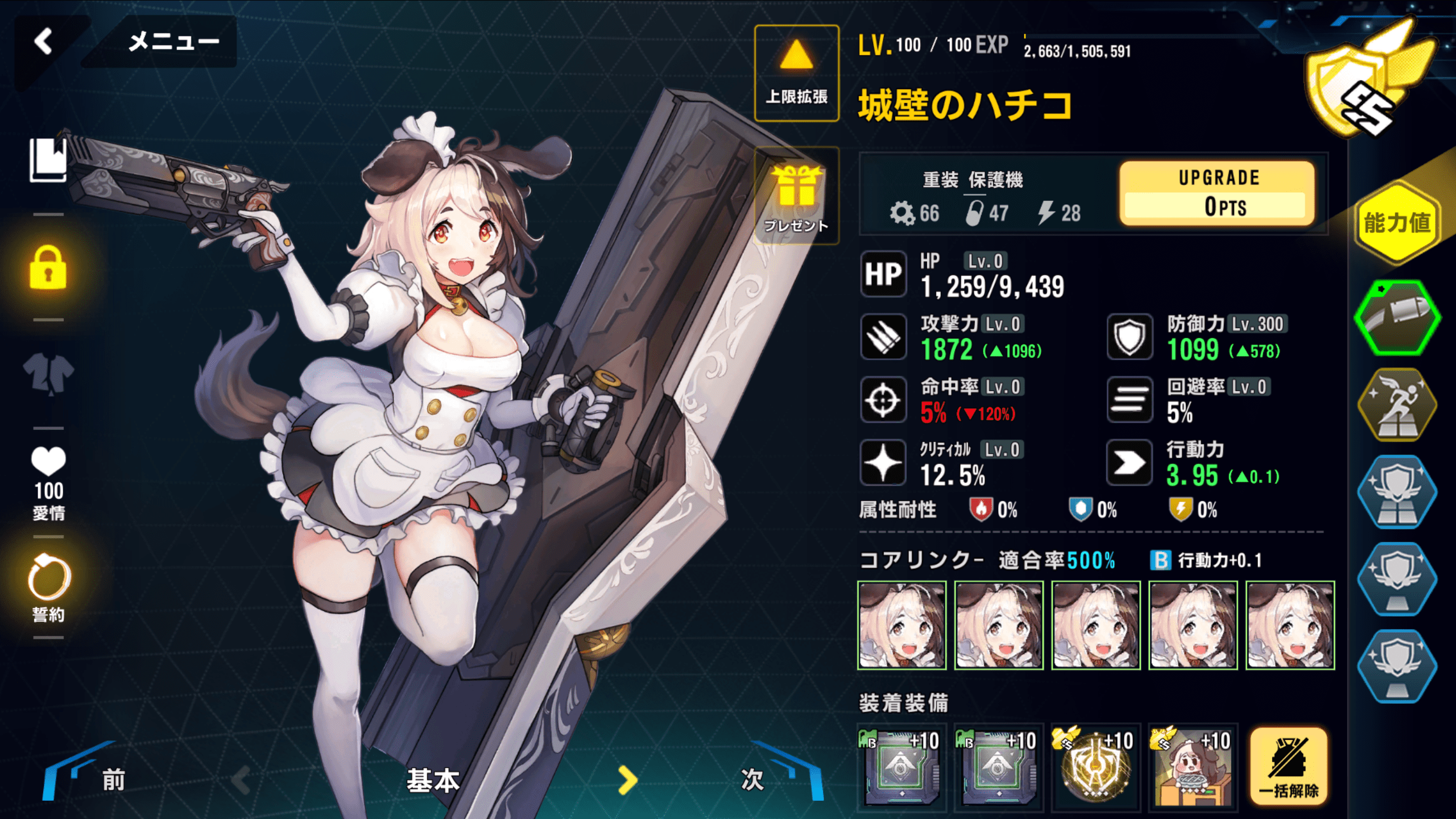The width and height of the screenshot is (1456, 819).
Task: Open the book record icon
Action: [x=48, y=160]
